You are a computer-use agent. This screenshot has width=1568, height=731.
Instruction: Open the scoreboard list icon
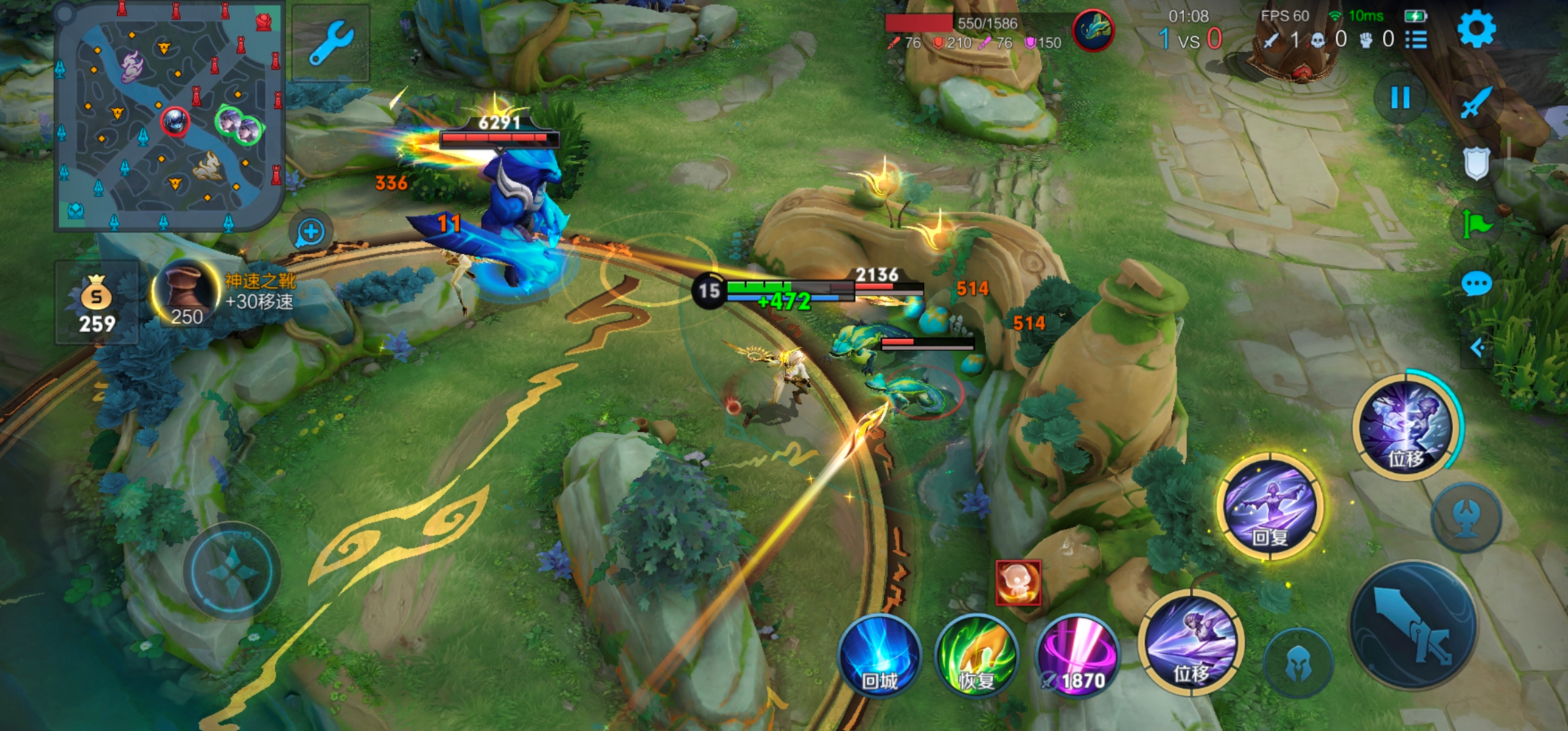(x=1416, y=40)
